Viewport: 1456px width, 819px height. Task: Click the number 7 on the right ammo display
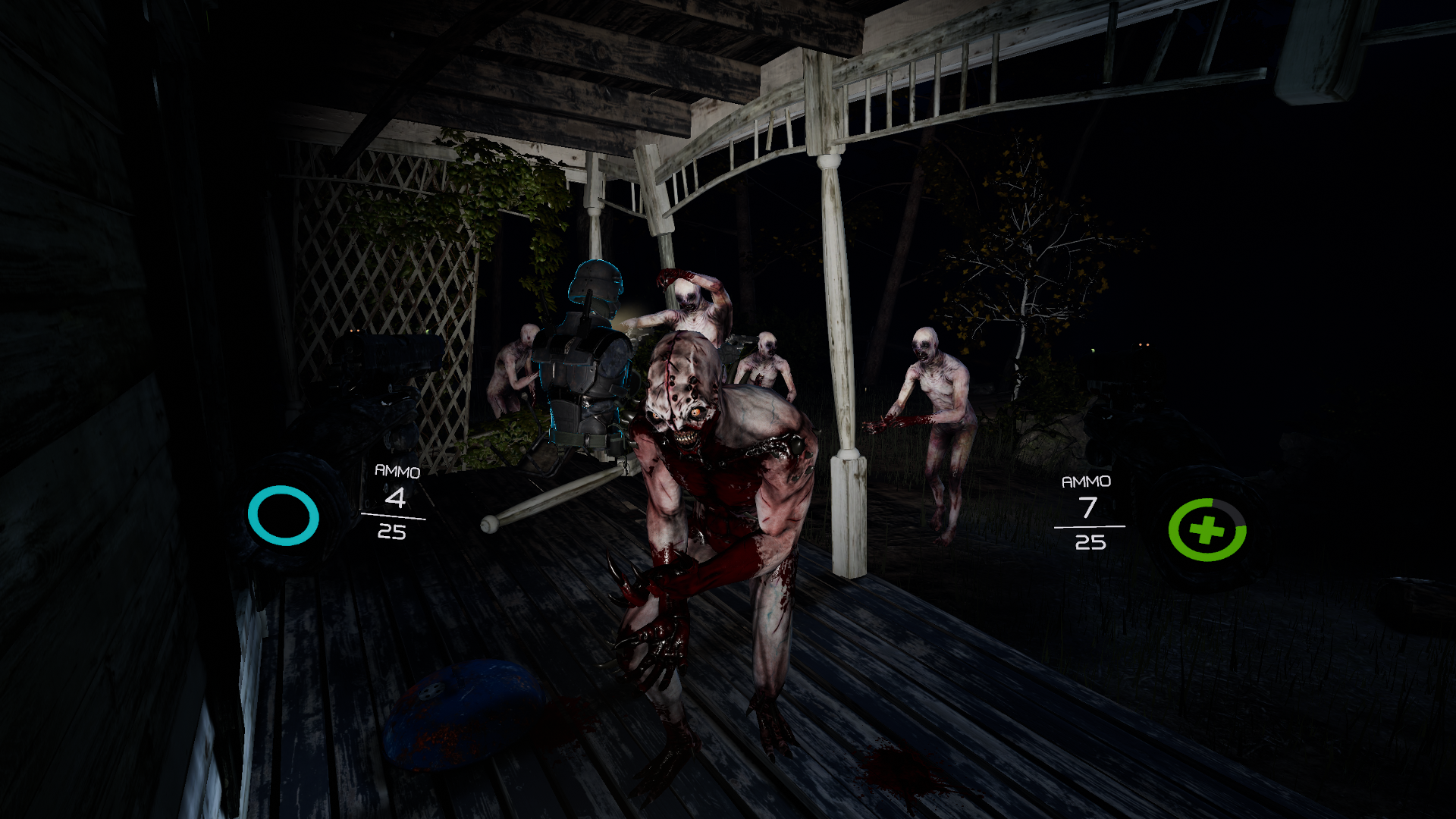click(1087, 508)
